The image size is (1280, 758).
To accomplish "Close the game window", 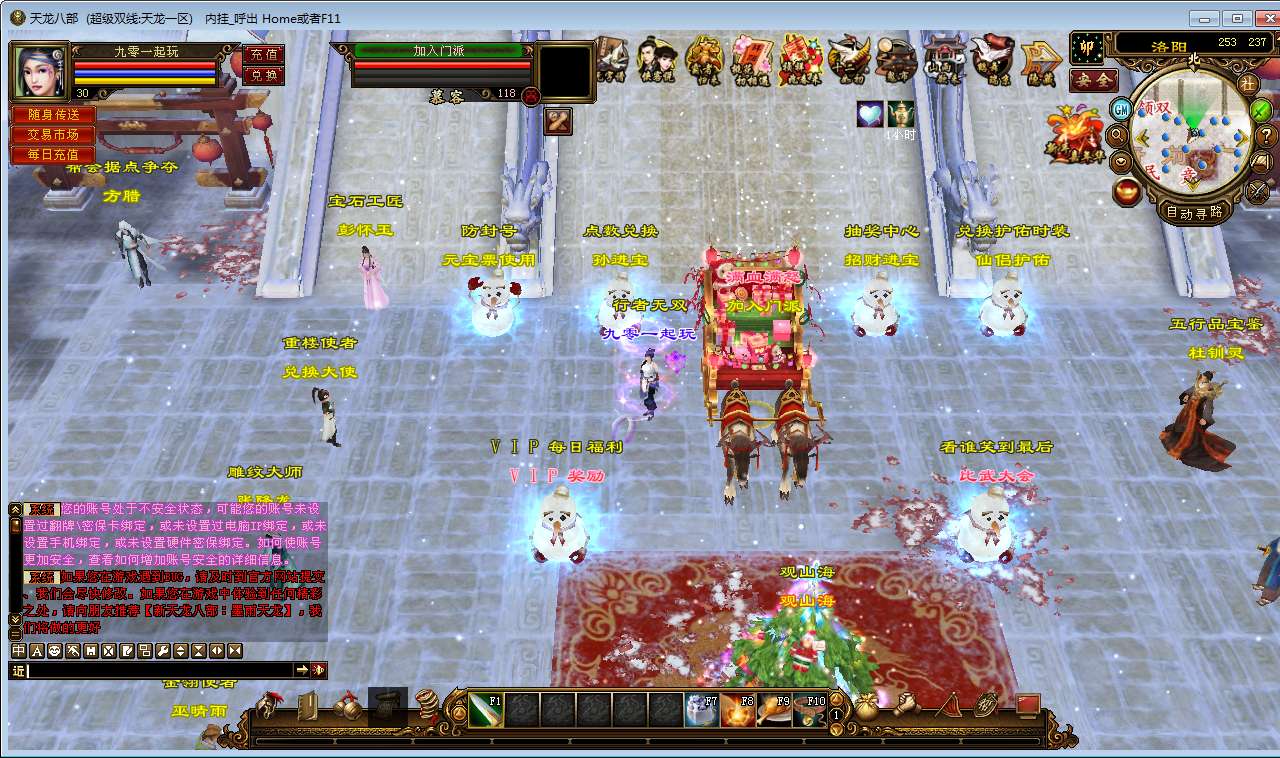I will coord(1263,18).
